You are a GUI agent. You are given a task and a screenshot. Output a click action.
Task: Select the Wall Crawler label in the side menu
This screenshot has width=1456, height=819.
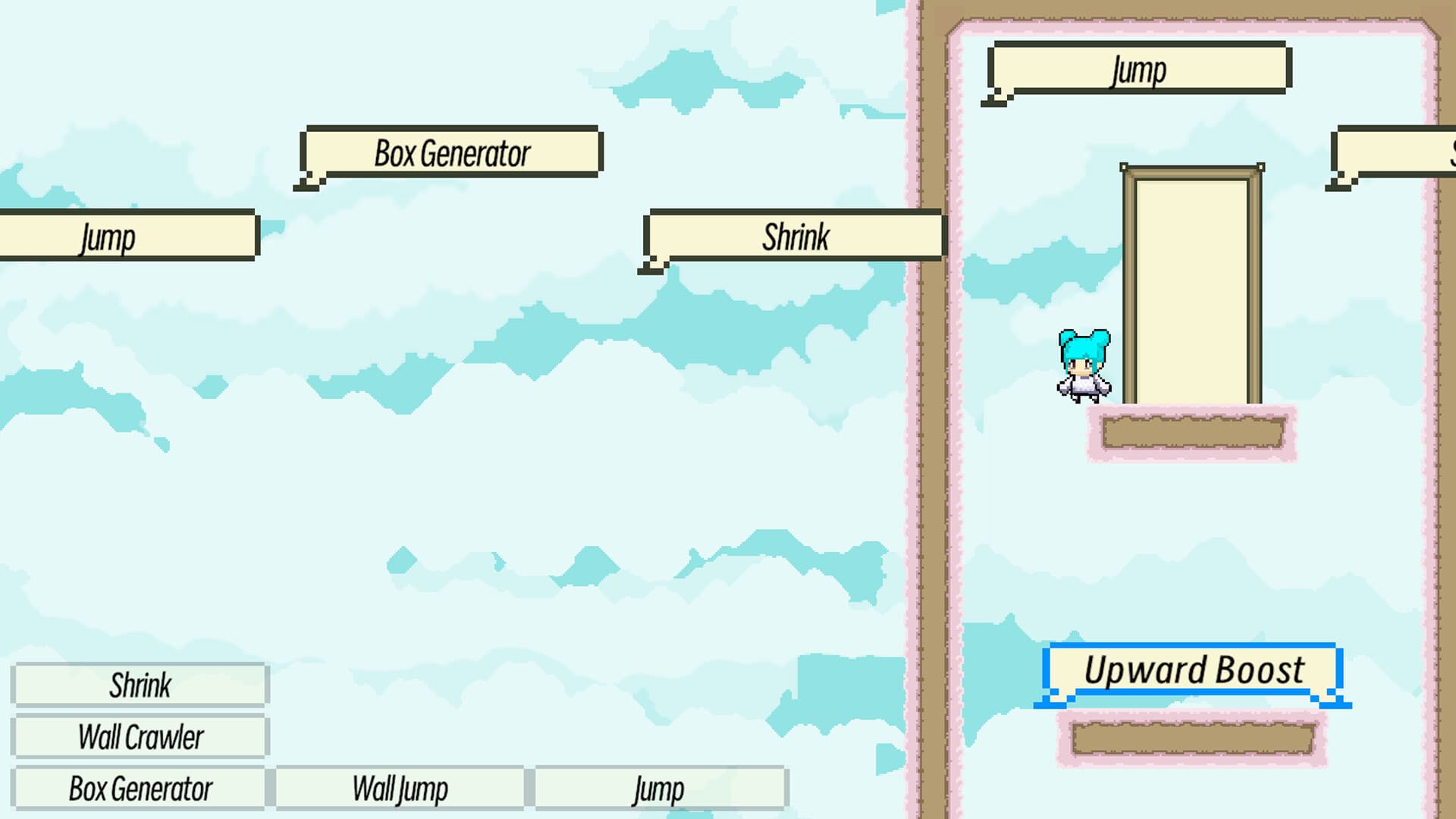click(140, 735)
